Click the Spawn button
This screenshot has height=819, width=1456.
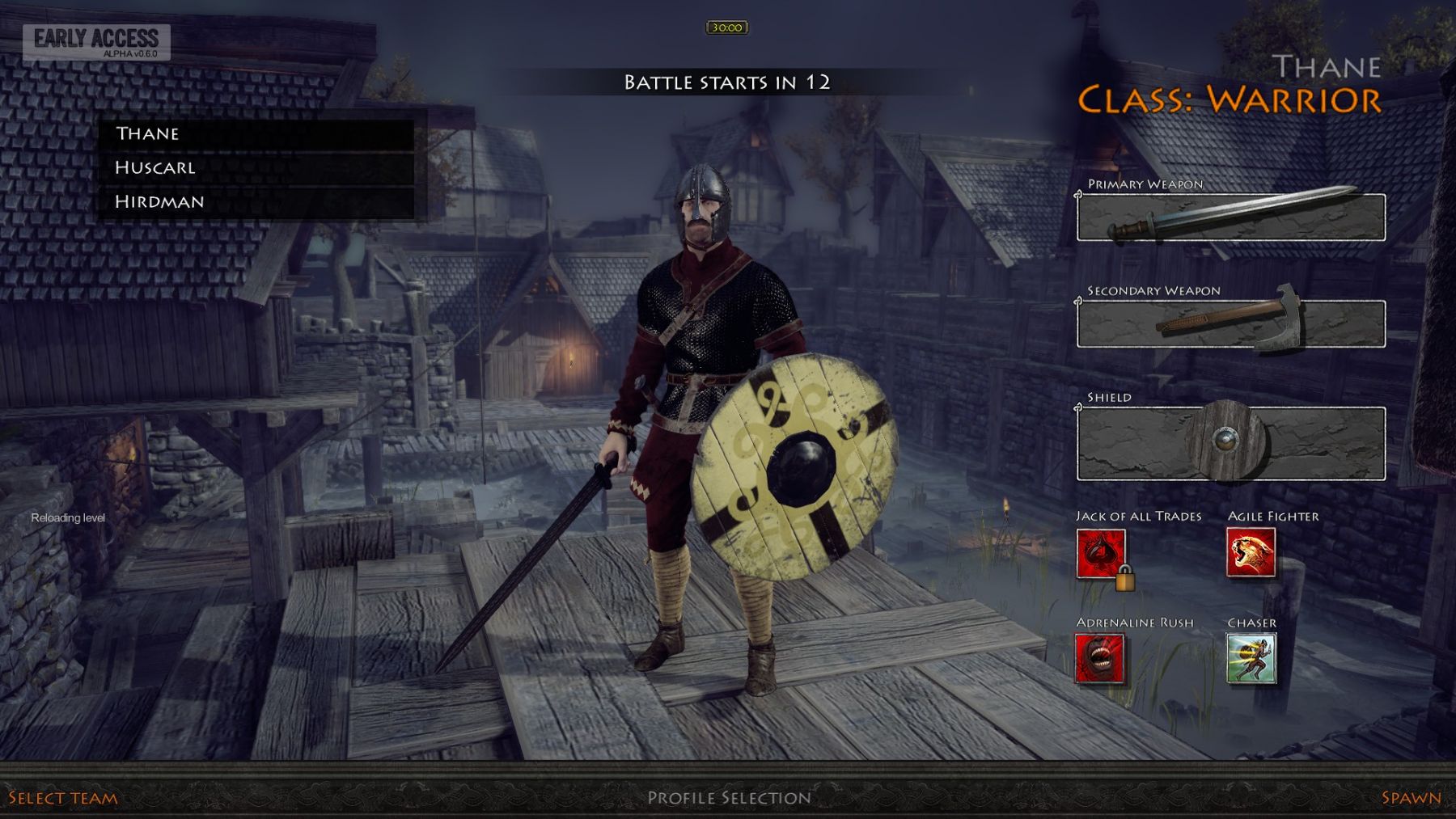pyautogui.click(x=1411, y=798)
